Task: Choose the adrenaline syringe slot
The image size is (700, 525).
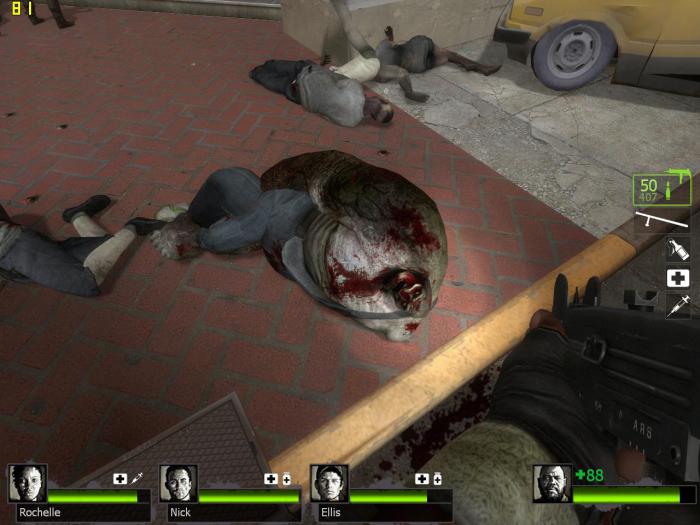Action: point(678,306)
